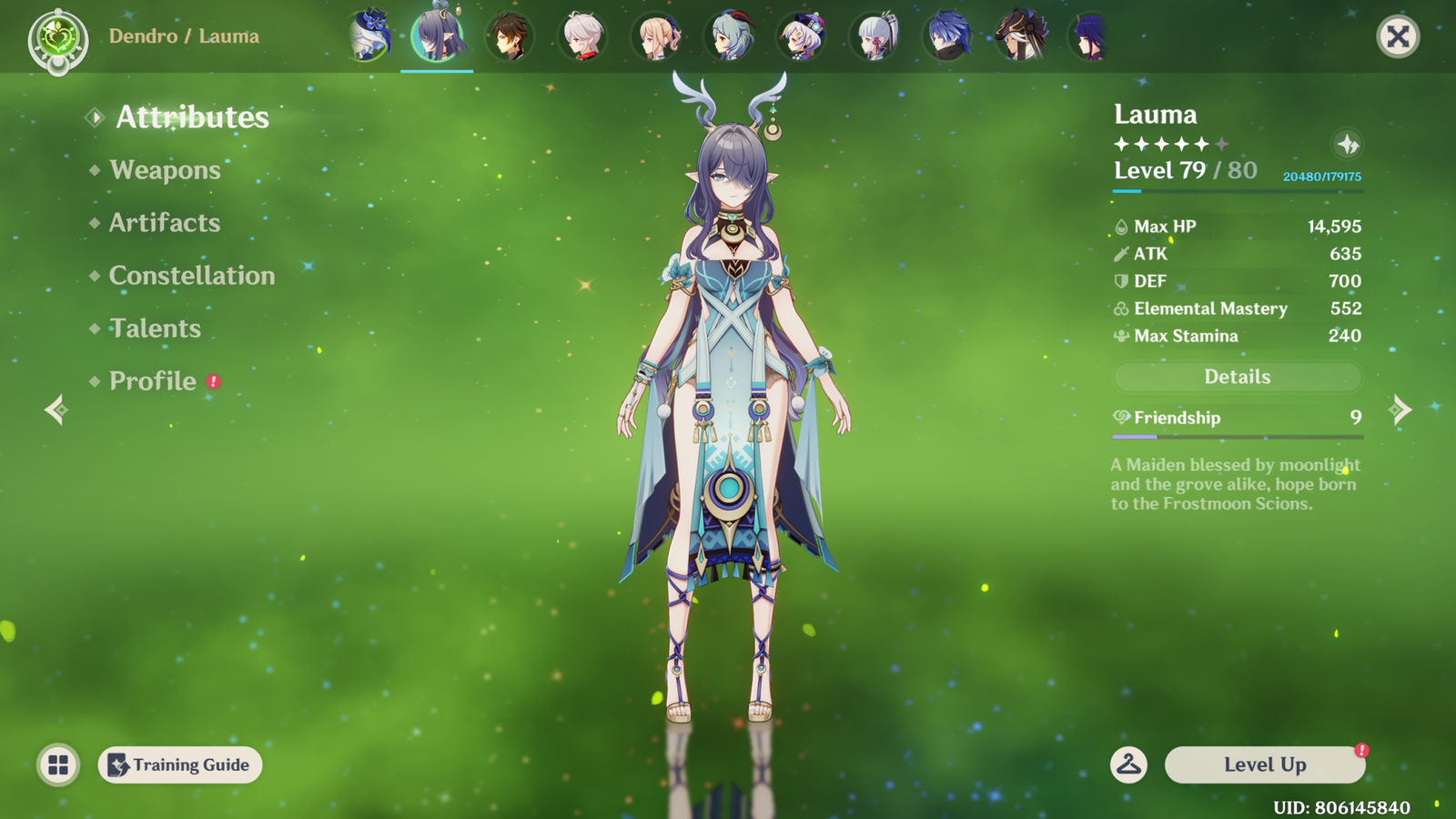Select the Attributes menu entry
This screenshot has width=1456, height=819.
click(x=192, y=117)
